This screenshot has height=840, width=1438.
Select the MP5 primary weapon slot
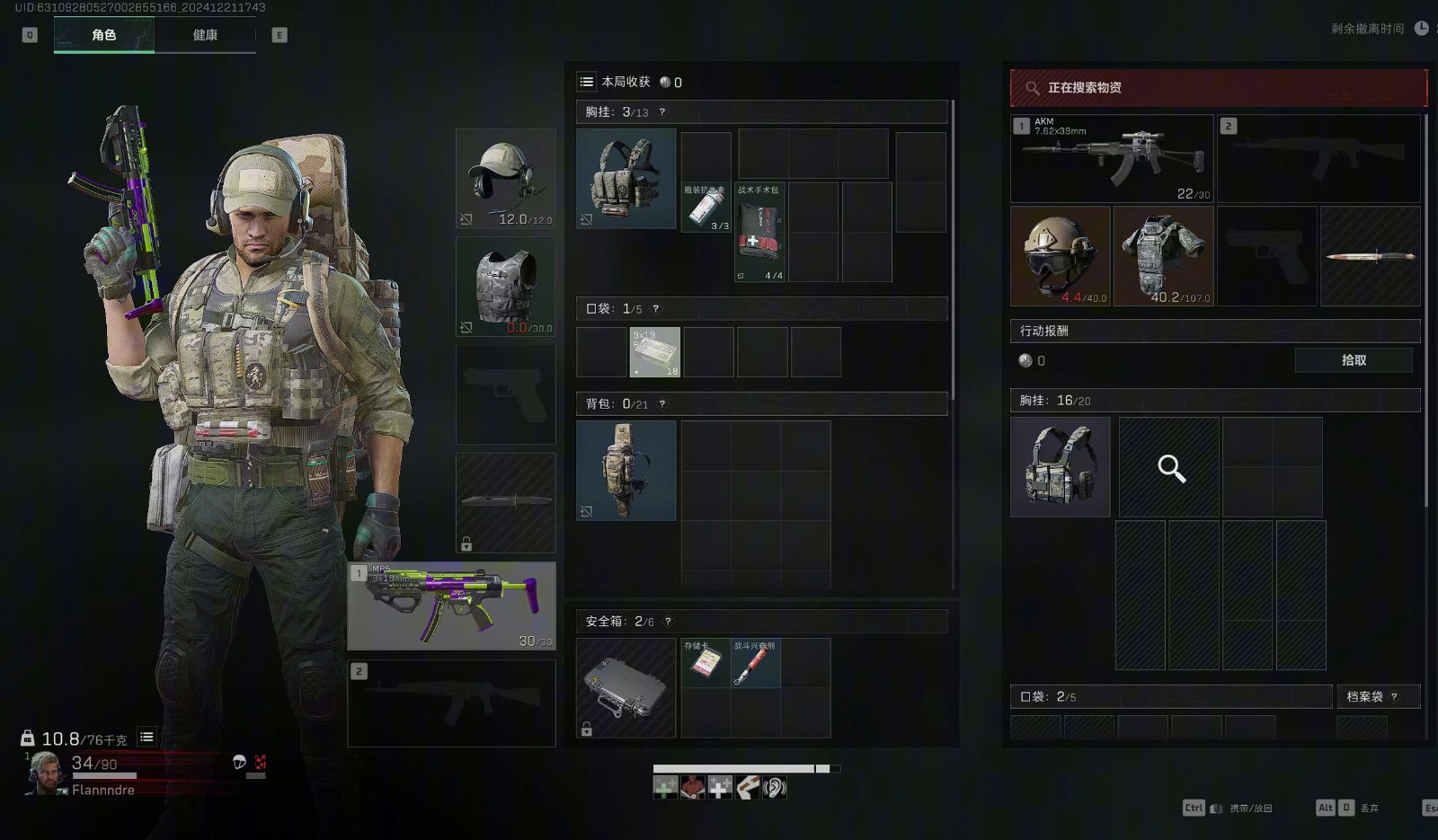[452, 606]
